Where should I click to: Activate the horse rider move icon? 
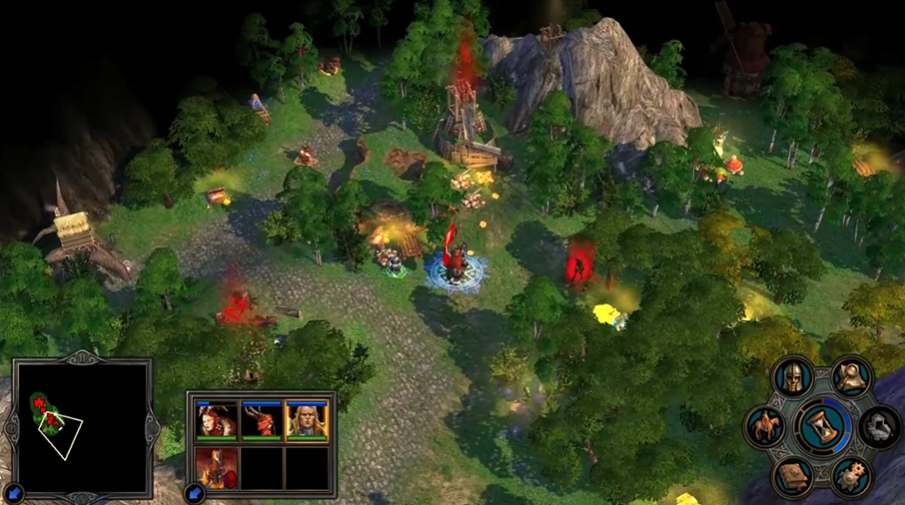tap(765, 427)
